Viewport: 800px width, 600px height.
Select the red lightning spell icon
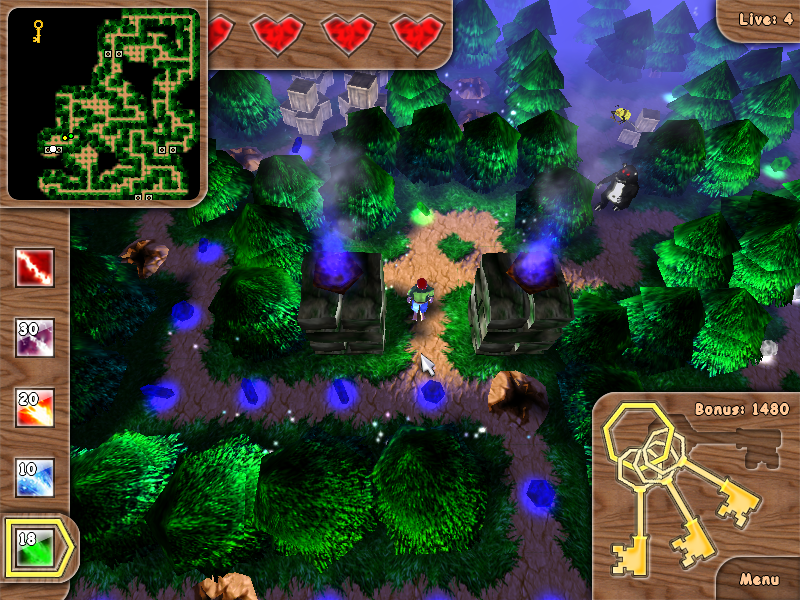(34, 268)
